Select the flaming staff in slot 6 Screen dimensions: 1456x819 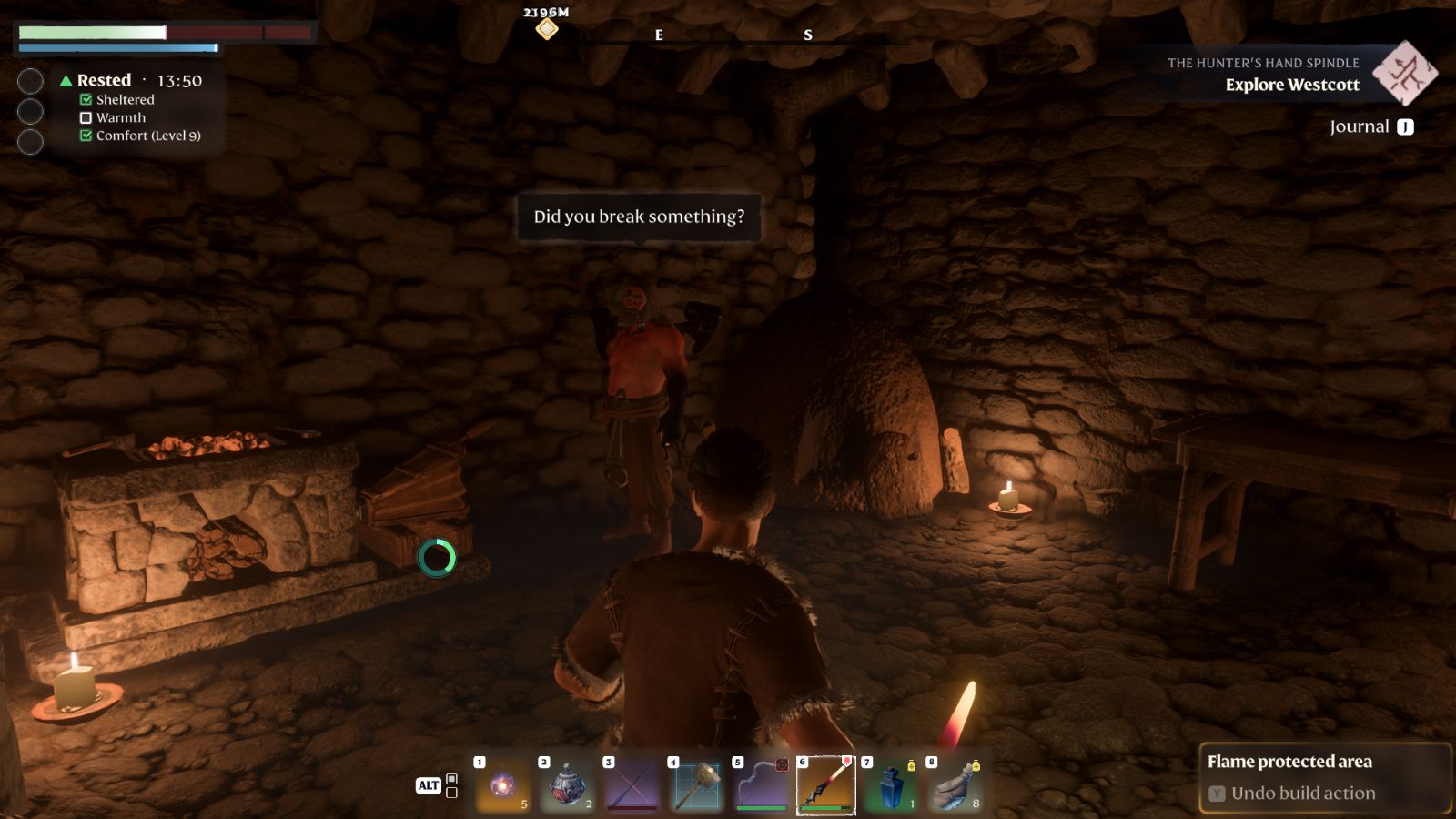point(825,785)
